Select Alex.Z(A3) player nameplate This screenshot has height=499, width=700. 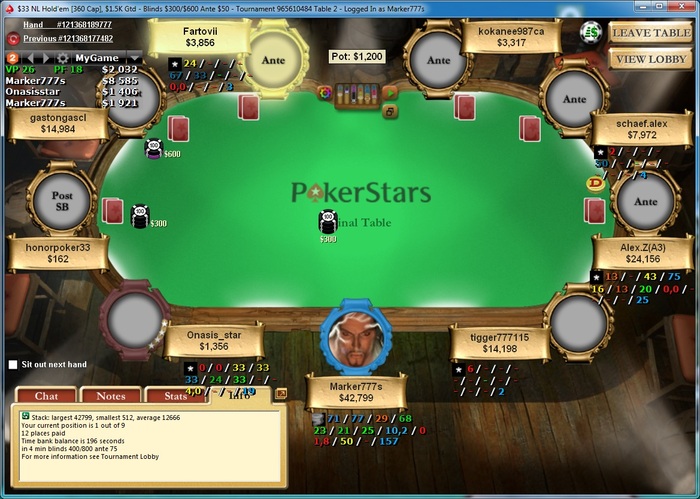[x=642, y=253]
